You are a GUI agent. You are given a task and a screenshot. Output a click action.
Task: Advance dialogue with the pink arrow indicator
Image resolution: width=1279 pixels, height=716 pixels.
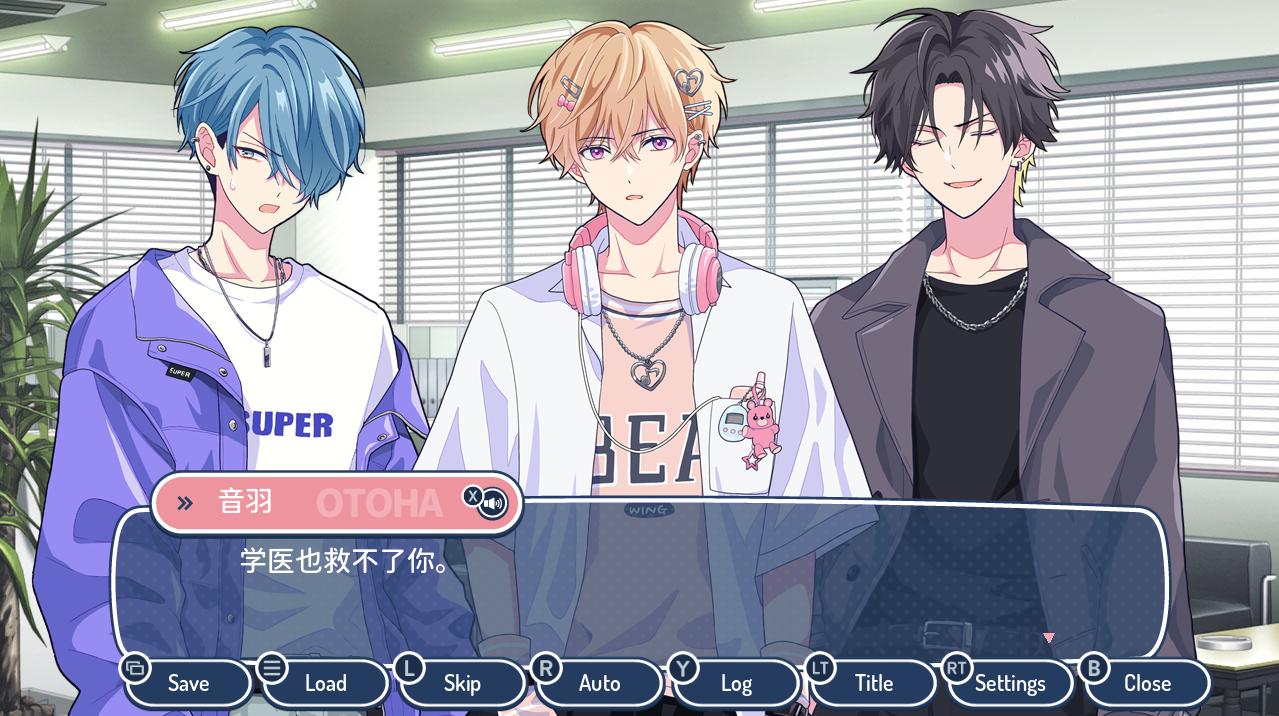tap(1048, 637)
